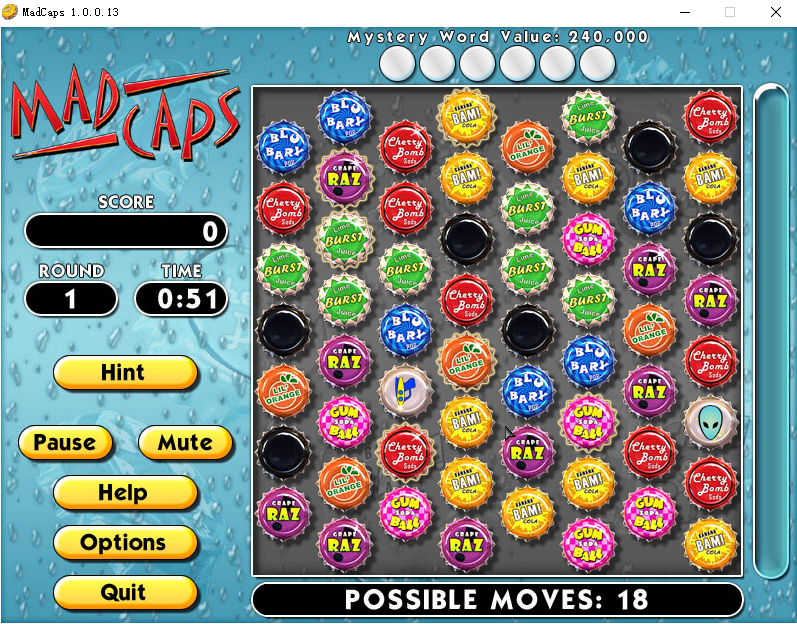
Task: Close the MadCaps window
Action: click(775, 12)
